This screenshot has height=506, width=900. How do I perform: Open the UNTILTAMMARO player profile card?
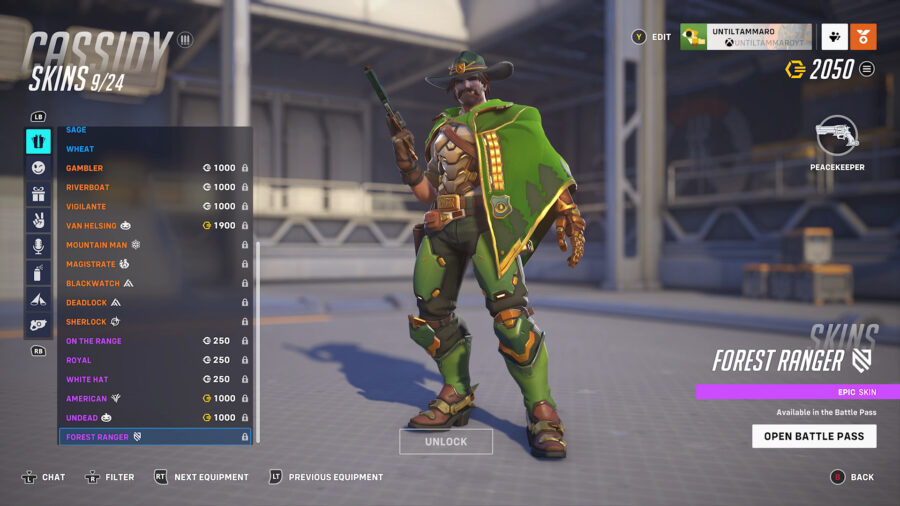click(746, 37)
